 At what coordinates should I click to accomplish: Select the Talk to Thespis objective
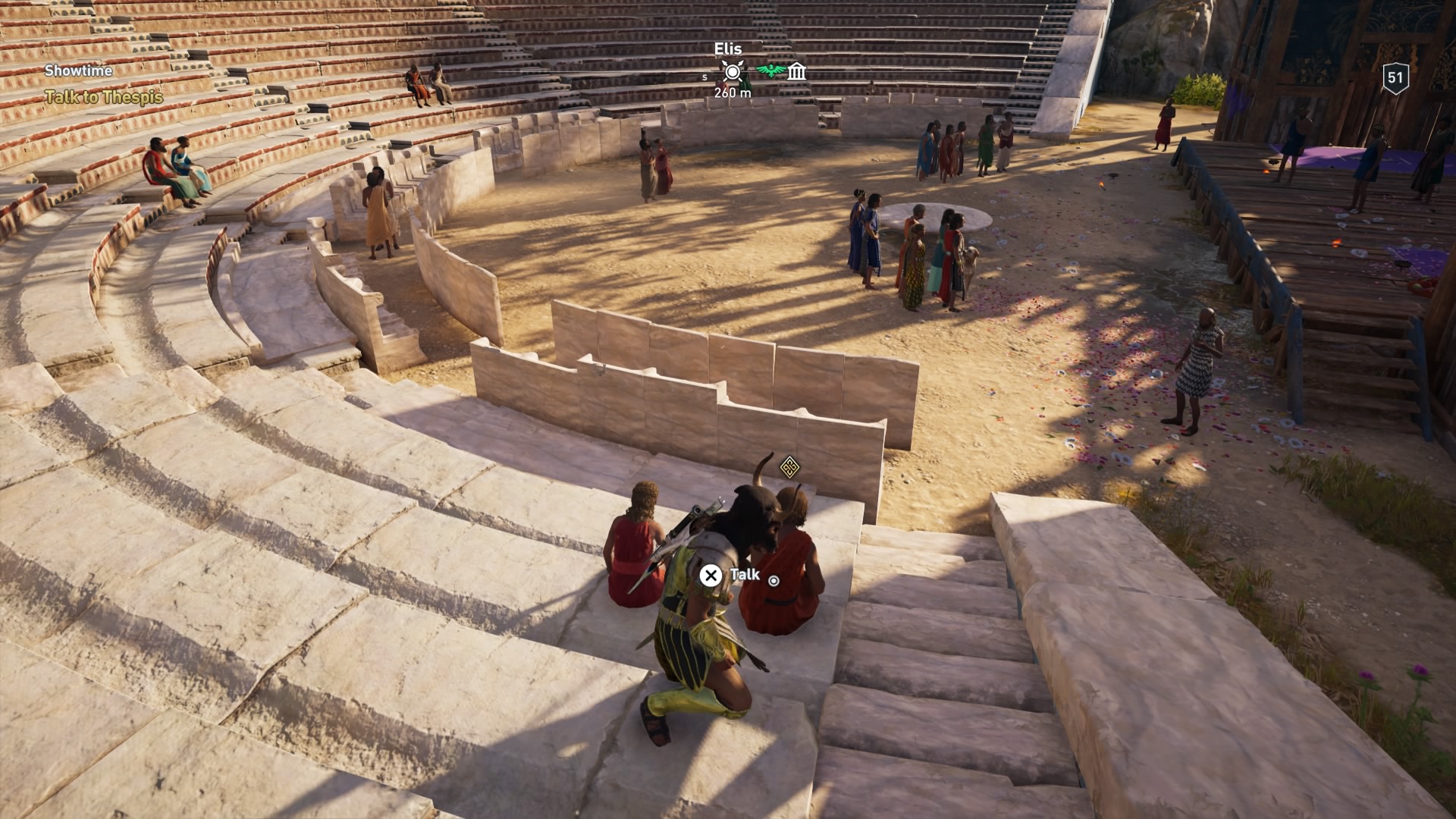pyautogui.click(x=104, y=97)
